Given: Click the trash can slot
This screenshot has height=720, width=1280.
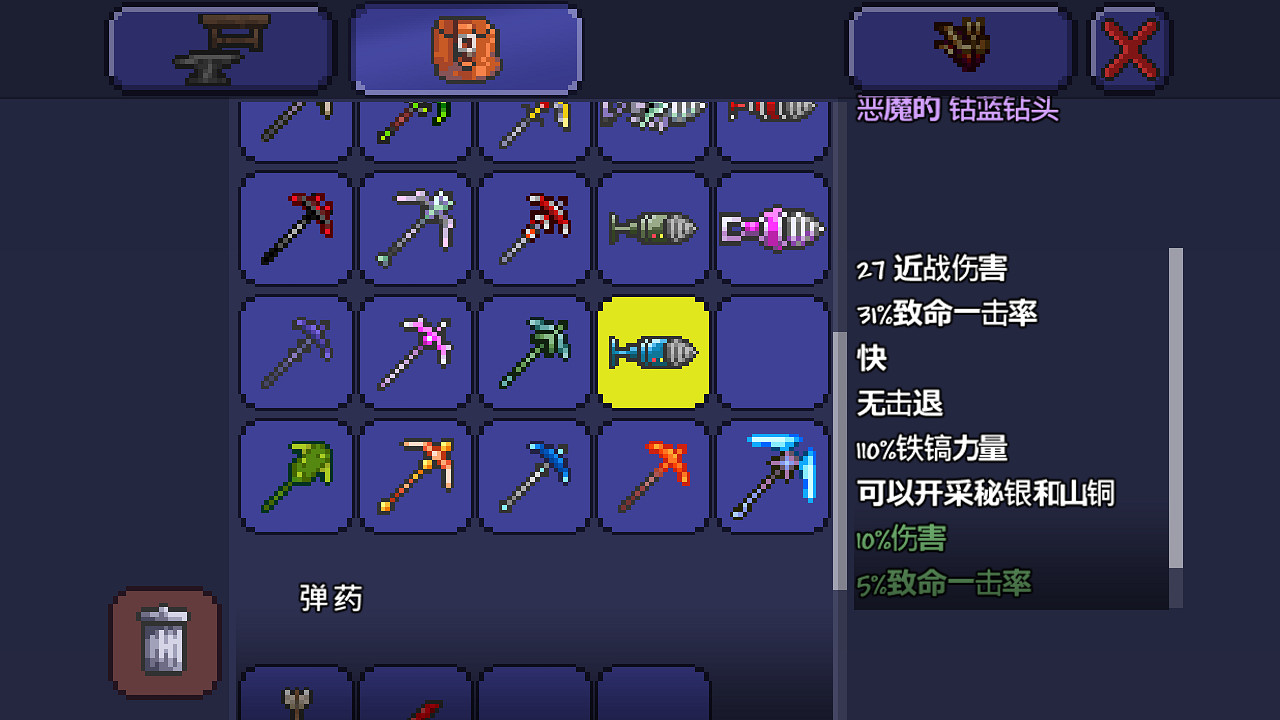Looking at the screenshot, I should point(164,645).
